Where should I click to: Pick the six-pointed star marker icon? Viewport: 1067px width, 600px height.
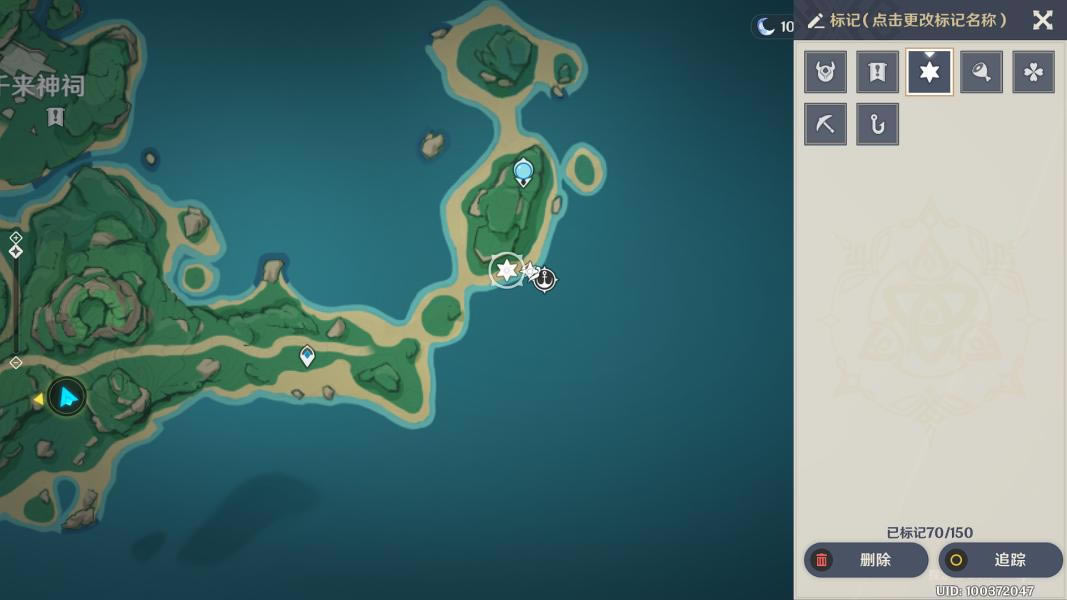point(929,72)
